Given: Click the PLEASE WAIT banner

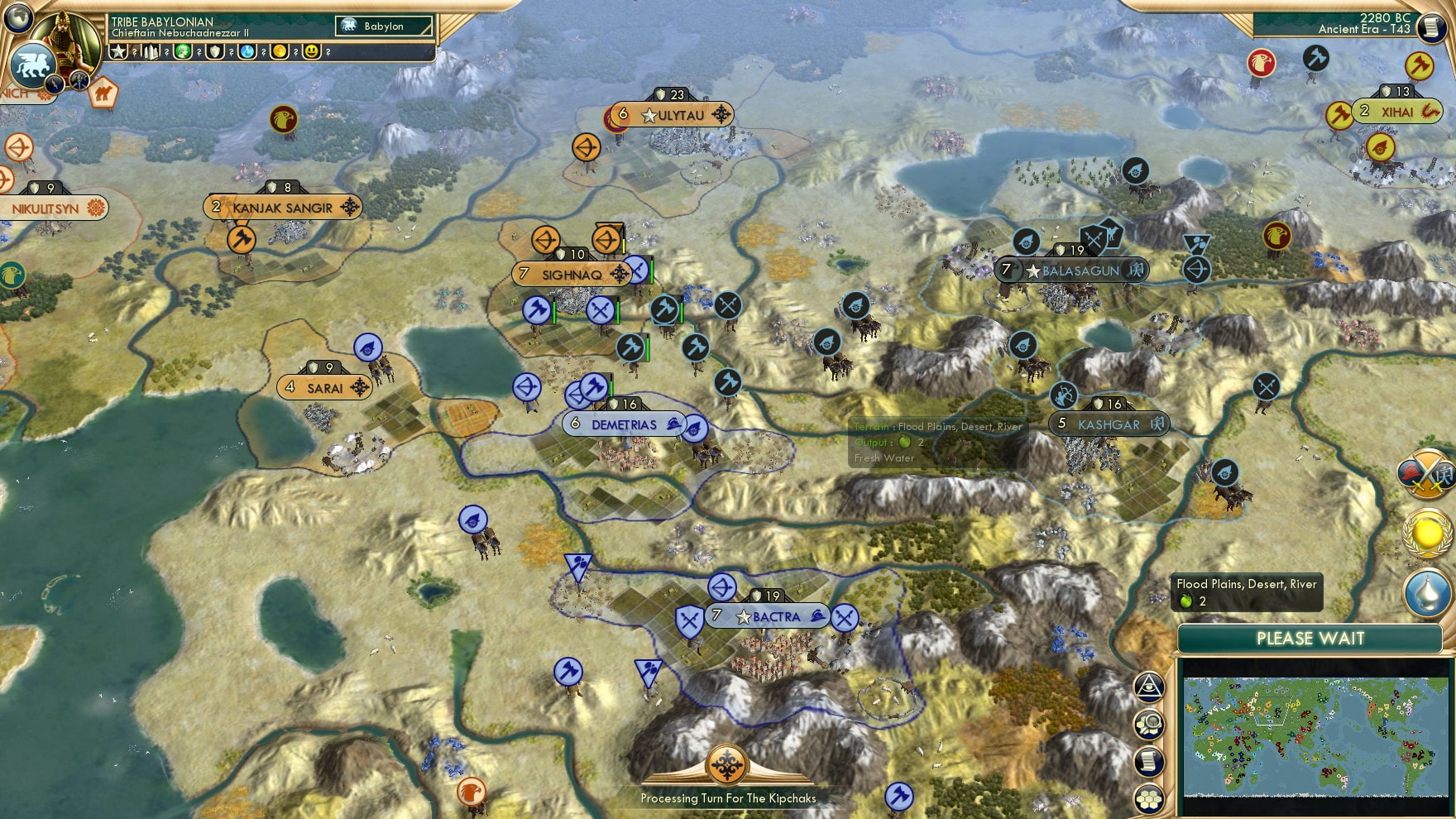Looking at the screenshot, I should [x=1310, y=639].
